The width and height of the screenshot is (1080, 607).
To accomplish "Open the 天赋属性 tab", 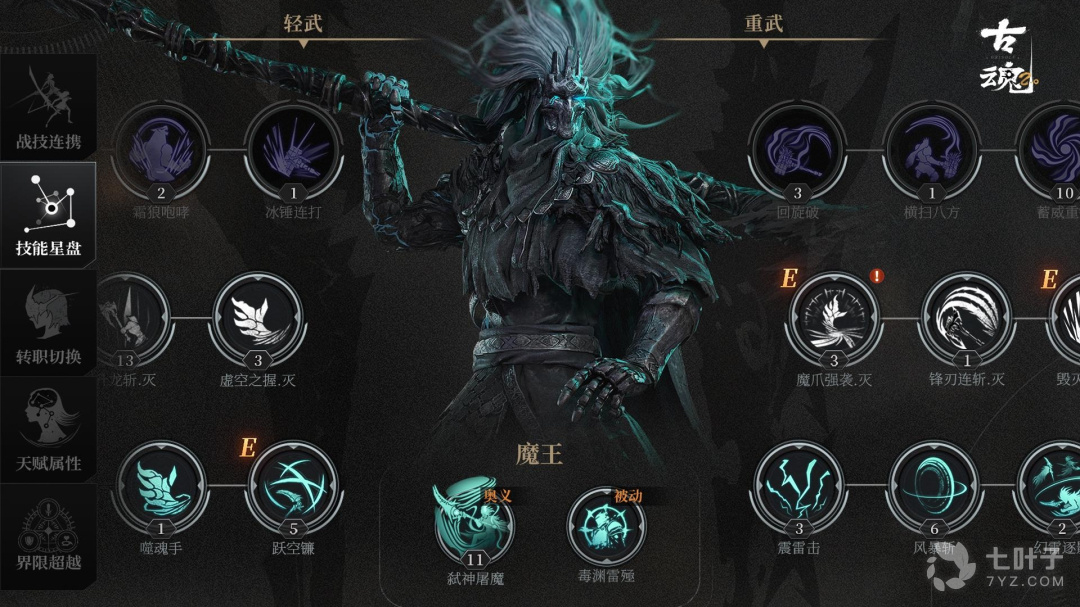I will (x=48, y=430).
